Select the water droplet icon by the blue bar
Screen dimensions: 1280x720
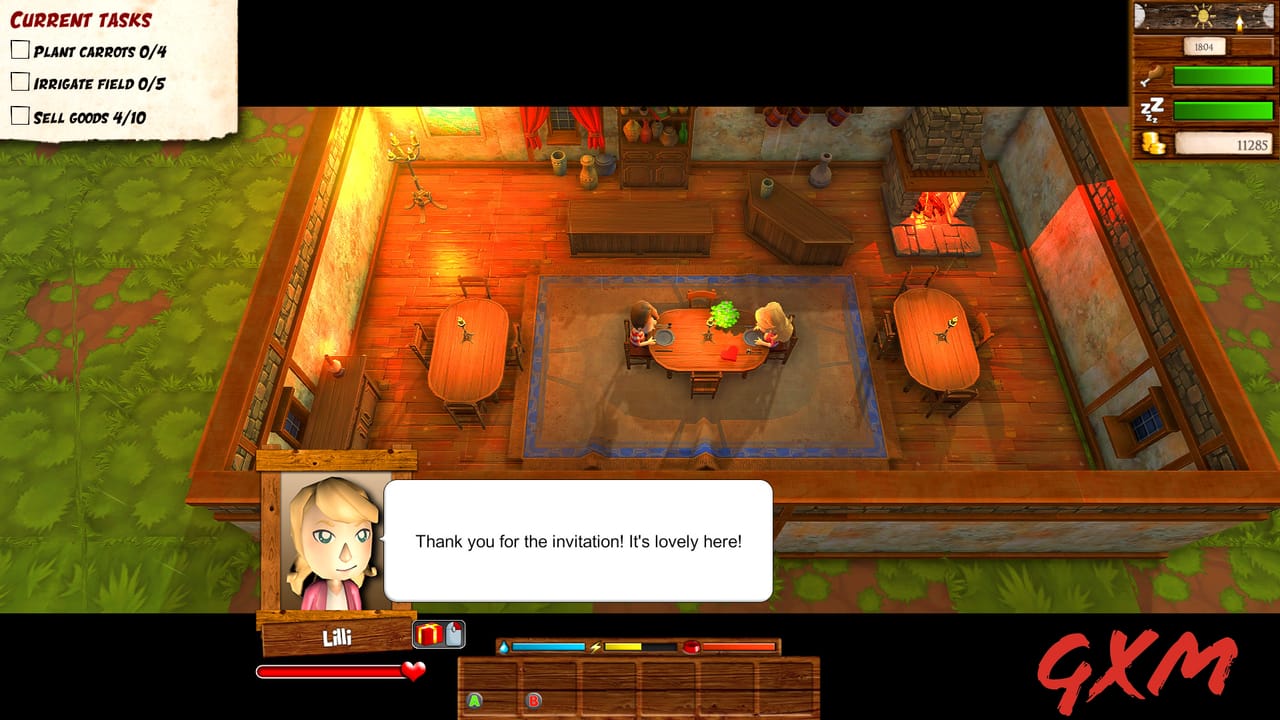(505, 646)
